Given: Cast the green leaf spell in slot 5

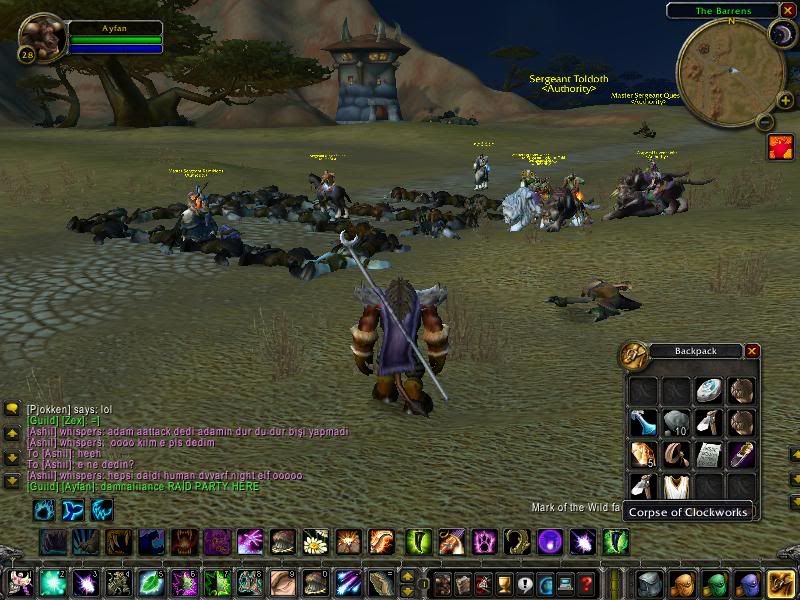Looking at the screenshot, I should (x=151, y=582).
